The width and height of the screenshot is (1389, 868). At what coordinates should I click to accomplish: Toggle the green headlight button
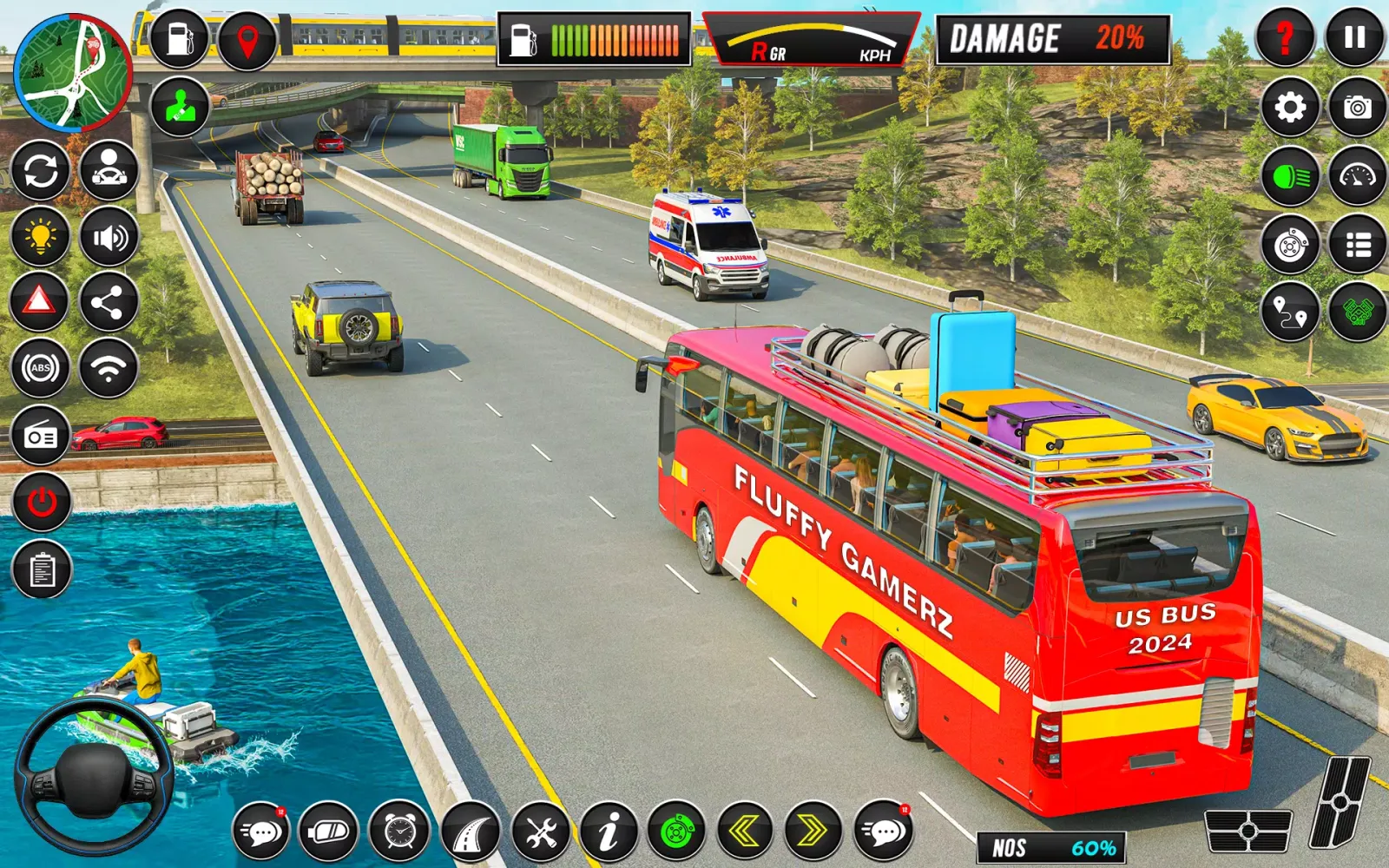click(x=1290, y=177)
